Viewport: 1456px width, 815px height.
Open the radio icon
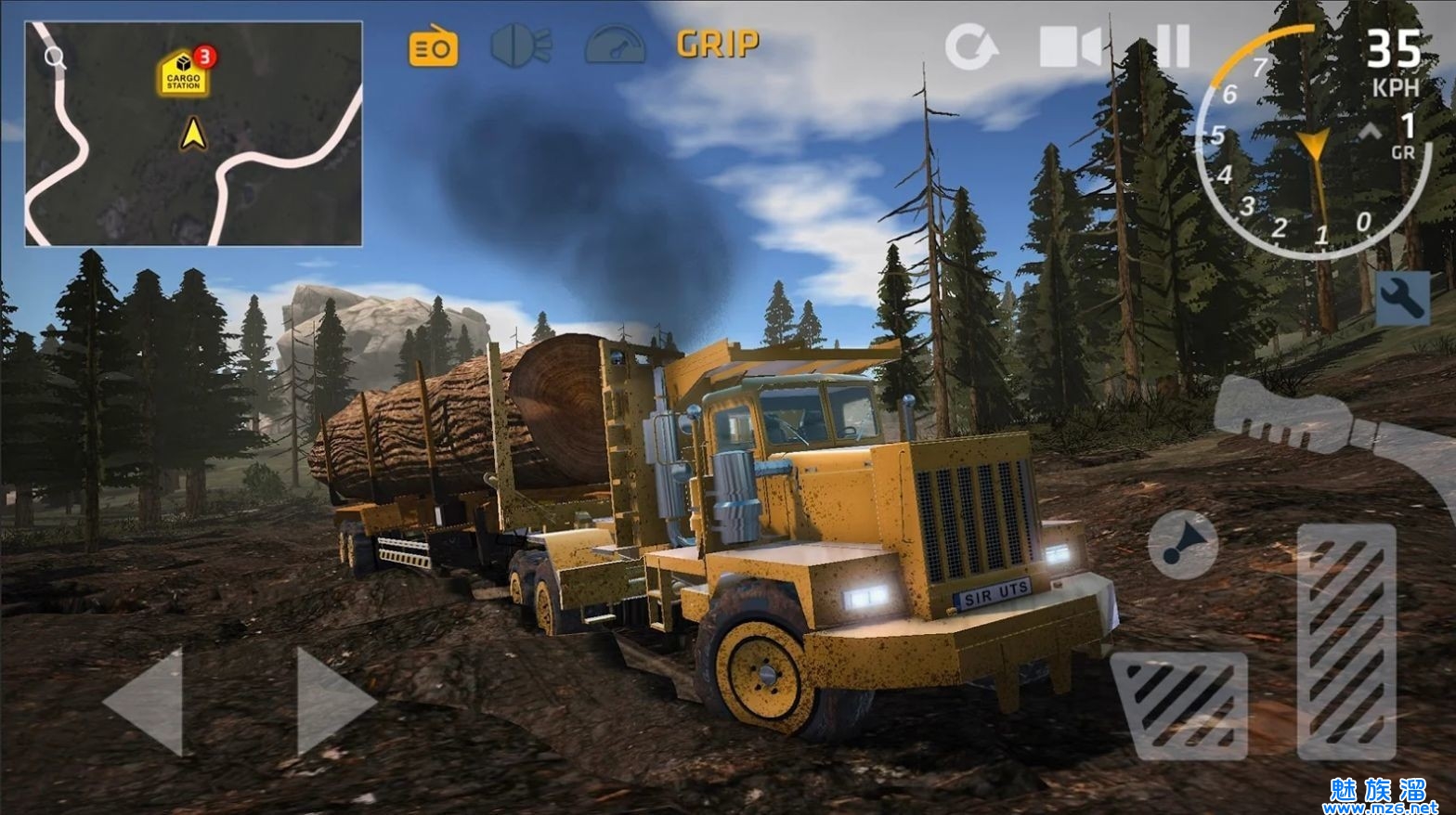(x=433, y=46)
